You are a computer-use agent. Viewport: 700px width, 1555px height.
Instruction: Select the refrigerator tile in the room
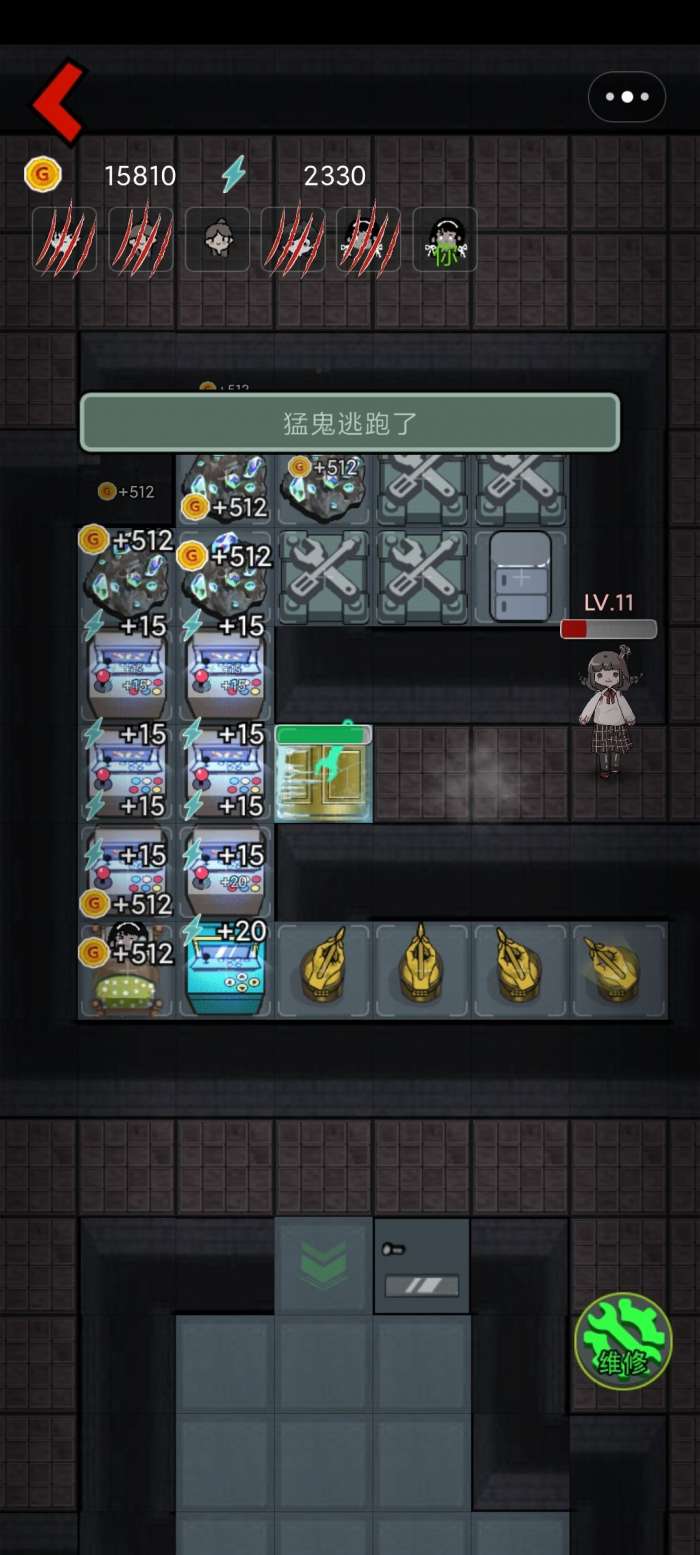click(x=520, y=577)
